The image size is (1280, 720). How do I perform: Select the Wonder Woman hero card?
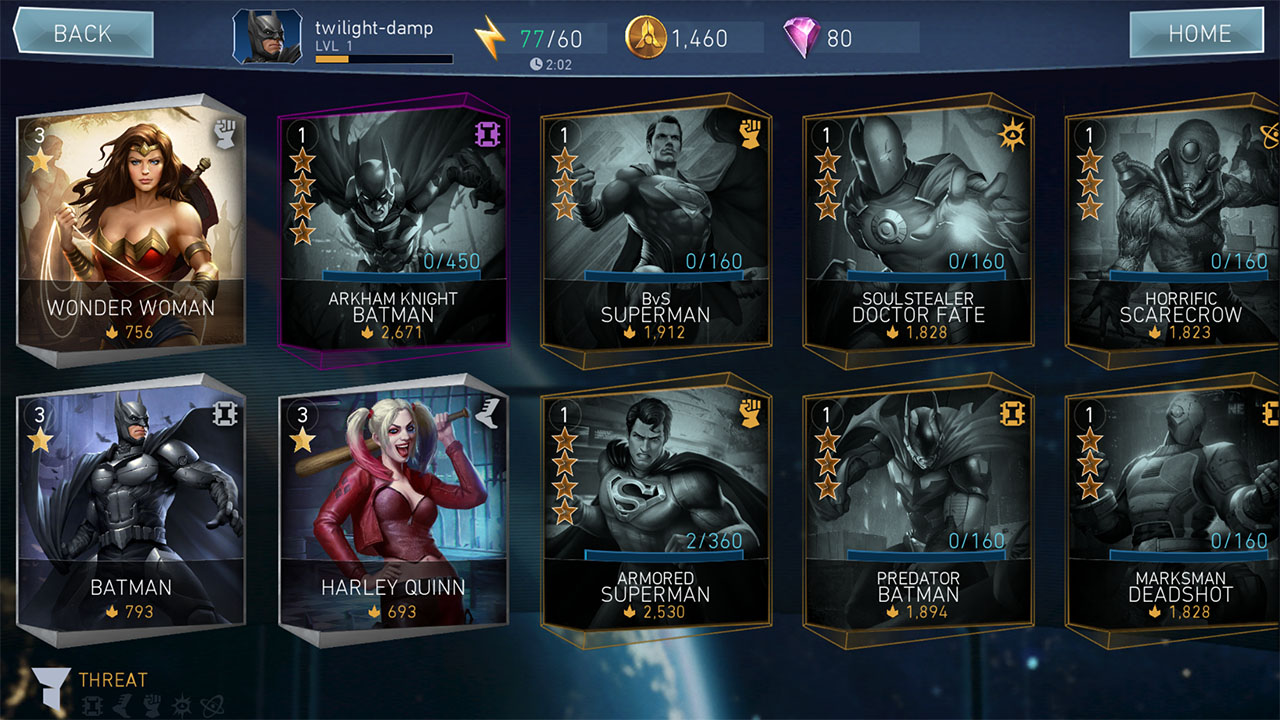click(x=131, y=227)
